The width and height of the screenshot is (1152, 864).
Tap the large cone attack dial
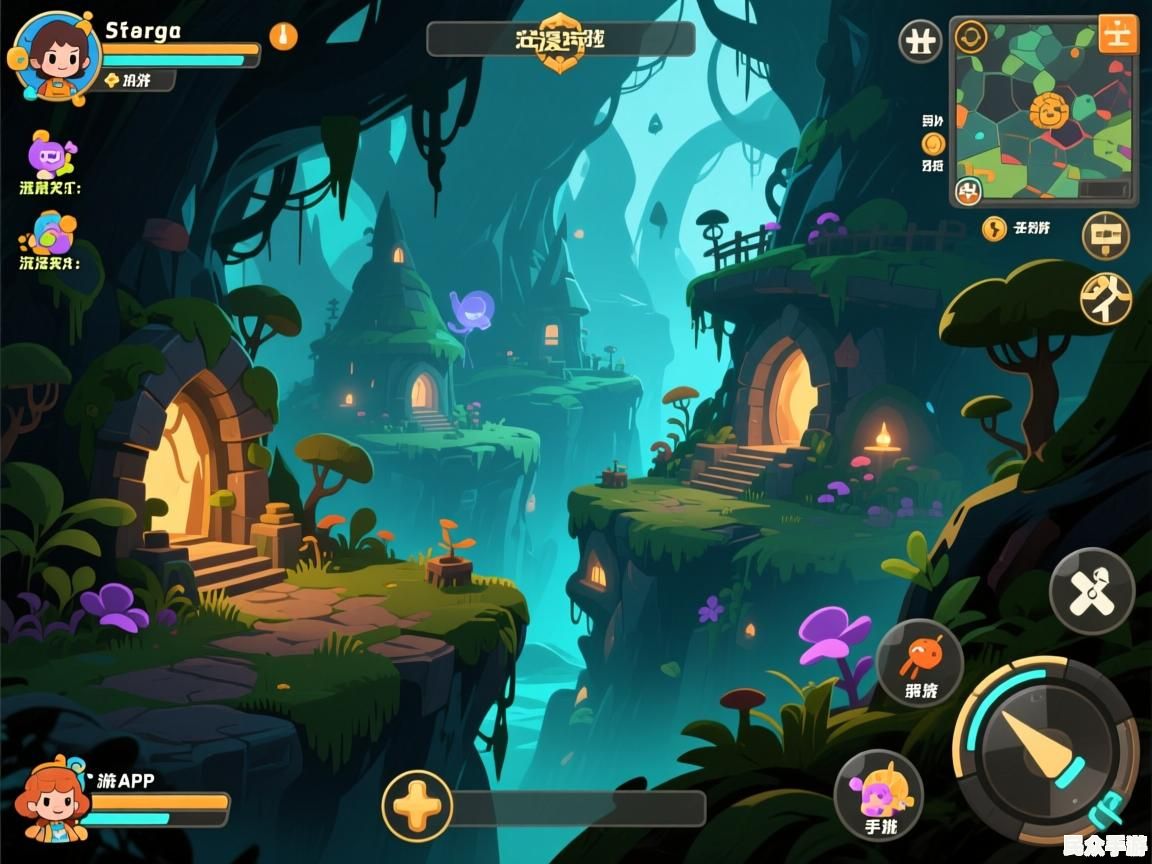click(x=1044, y=751)
